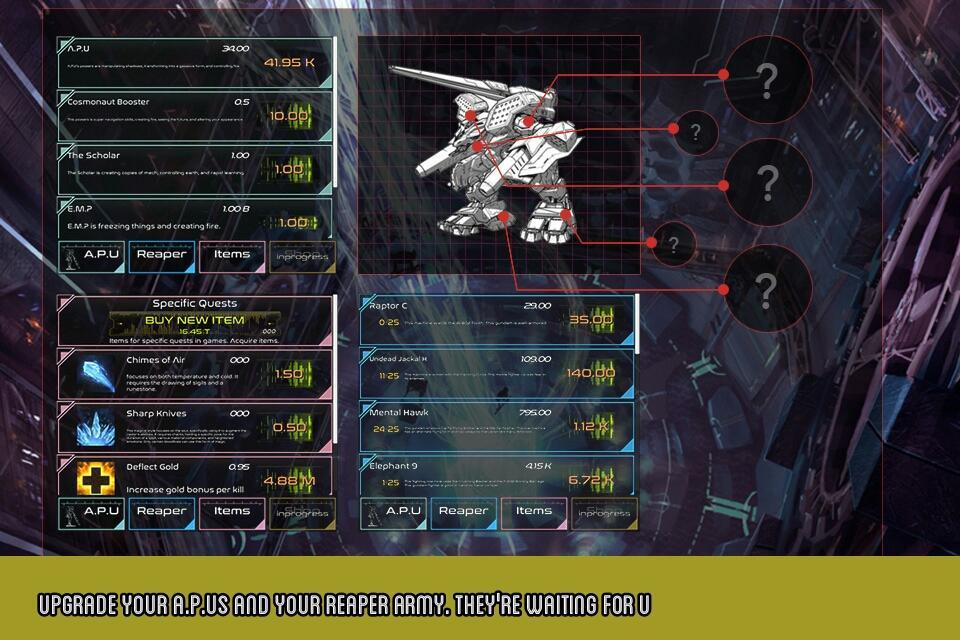This screenshot has width=960, height=640.
Task: Upgrade Cosmonaut Booster for 10.00
Action: click(289, 116)
